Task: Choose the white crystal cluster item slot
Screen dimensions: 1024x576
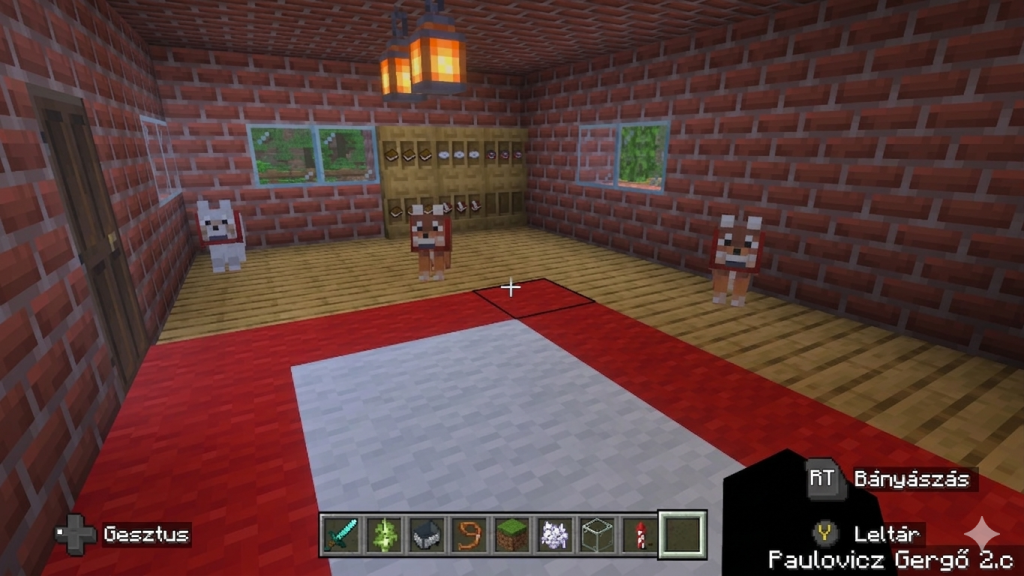Action: coord(554,535)
